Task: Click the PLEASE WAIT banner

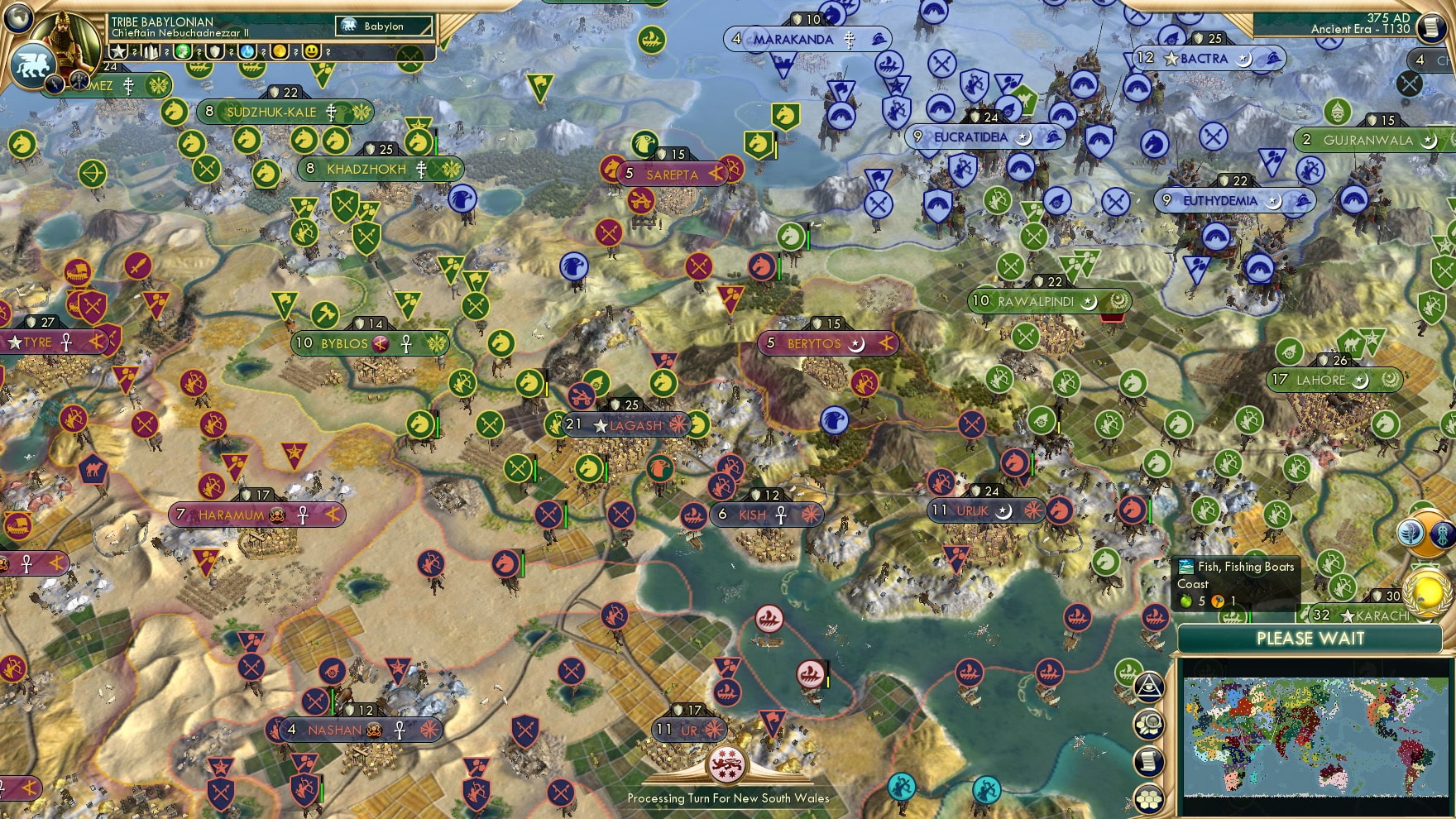Action: [x=1310, y=639]
